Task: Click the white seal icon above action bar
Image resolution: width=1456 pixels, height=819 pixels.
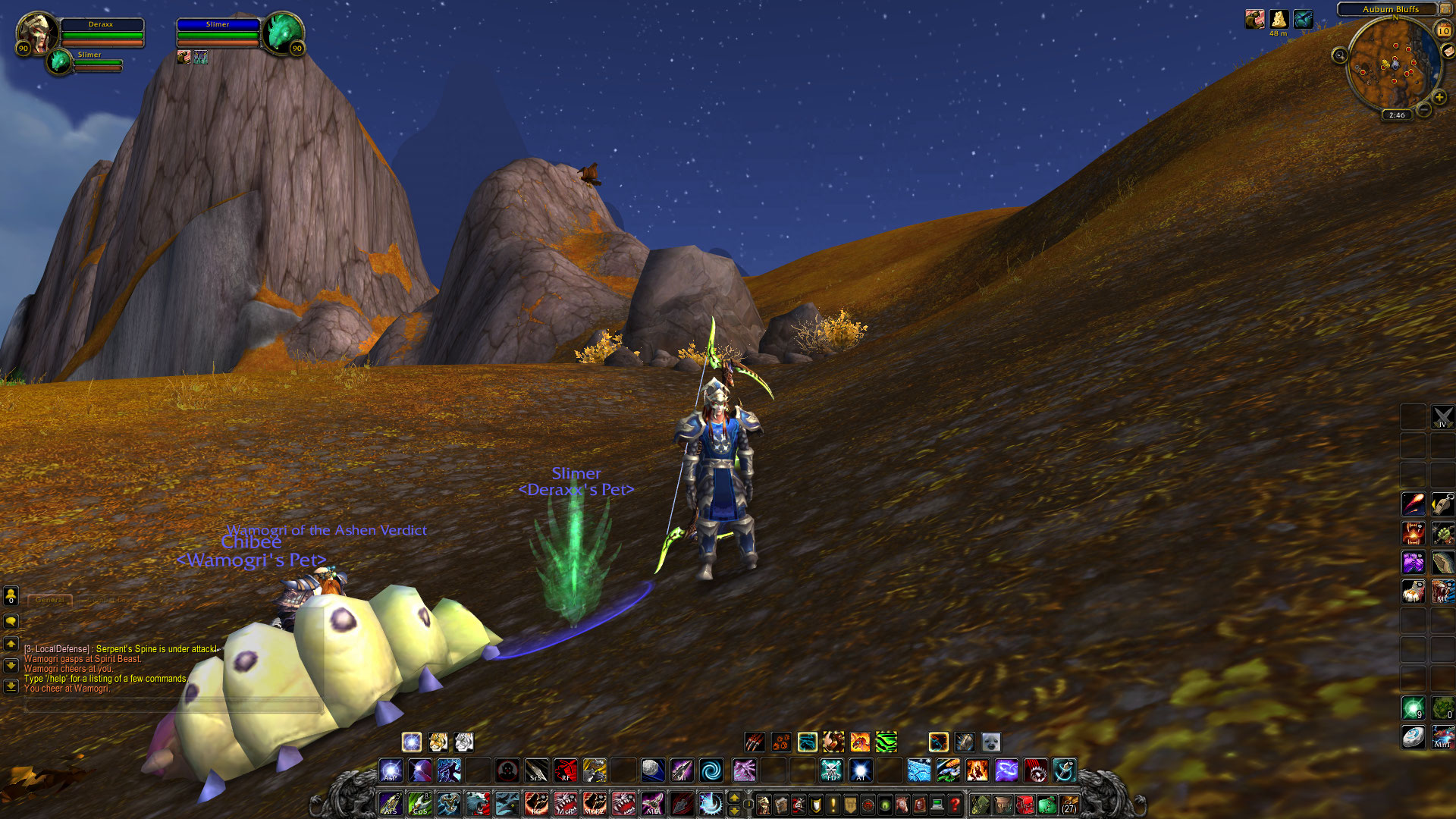Action: pos(991,742)
